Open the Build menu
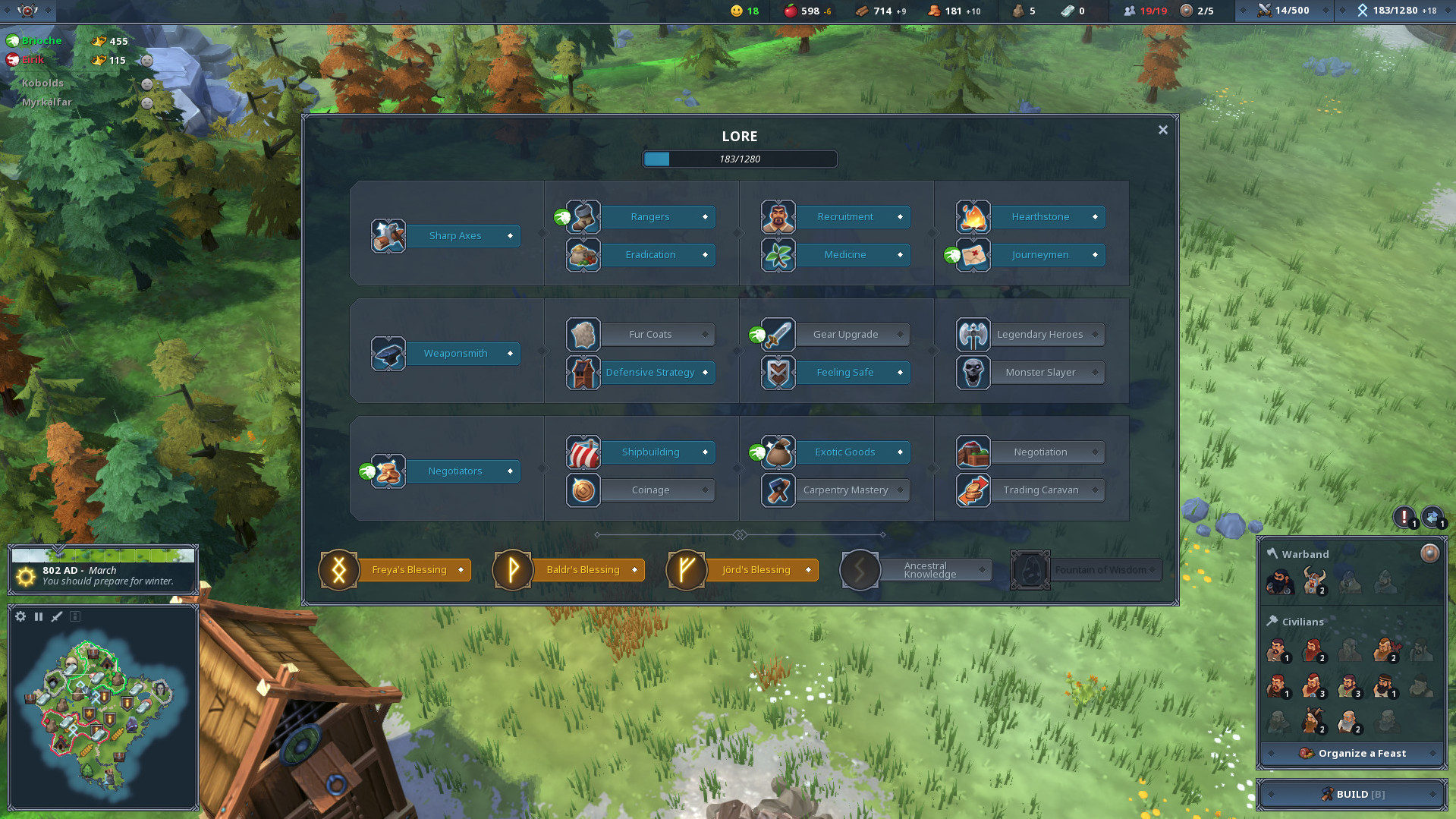This screenshot has height=819, width=1456. pyautogui.click(x=1351, y=795)
